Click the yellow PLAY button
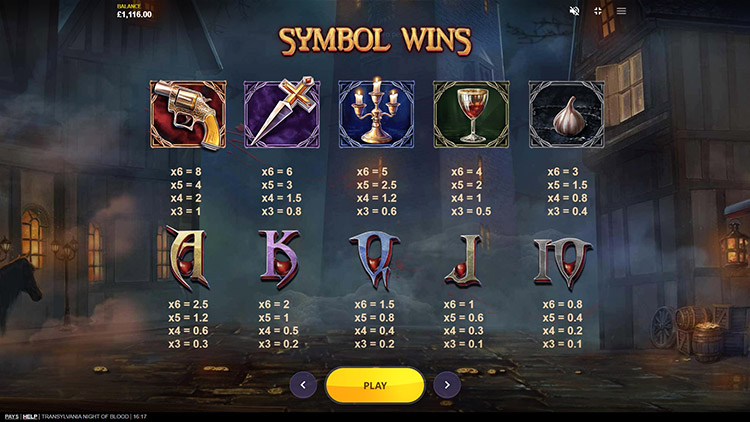 coord(375,384)
